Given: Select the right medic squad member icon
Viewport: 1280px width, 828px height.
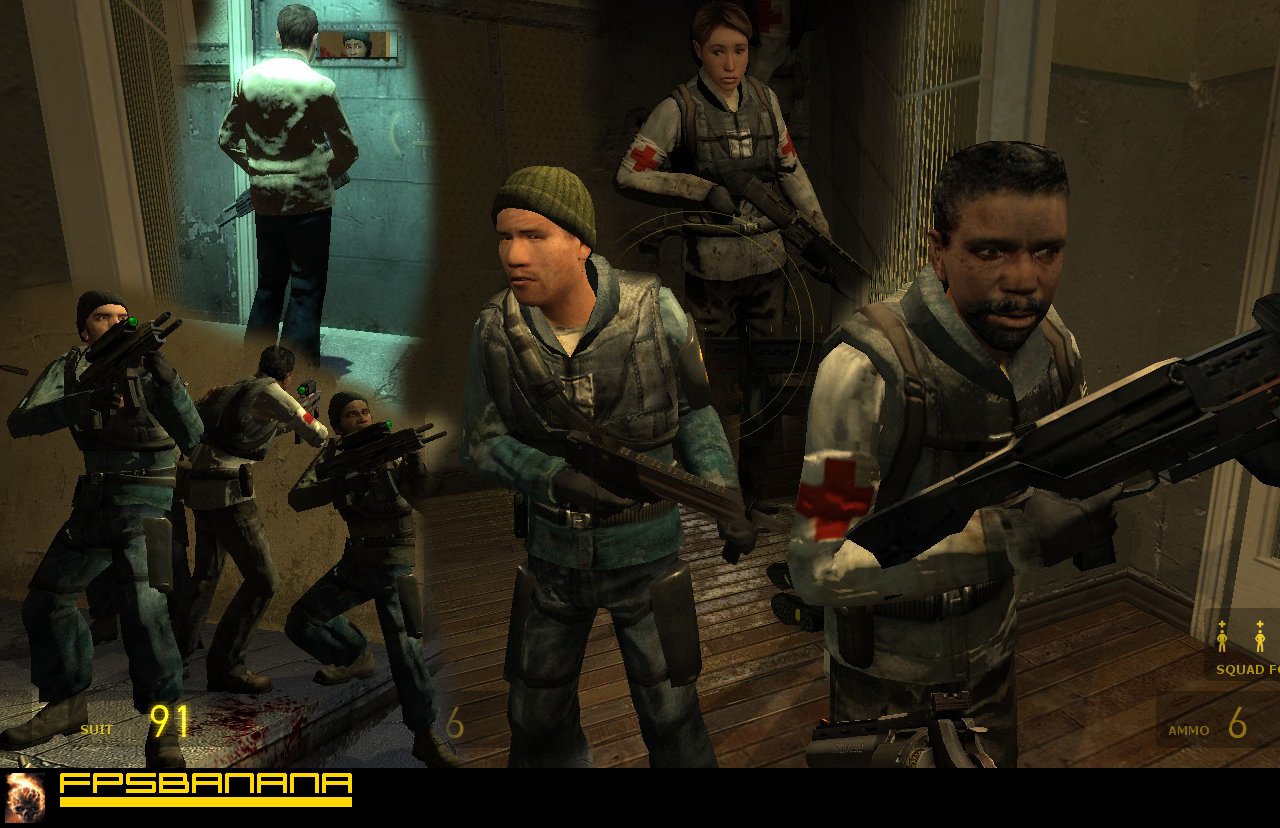Looking at the screenshot, I should (1260, 640).
